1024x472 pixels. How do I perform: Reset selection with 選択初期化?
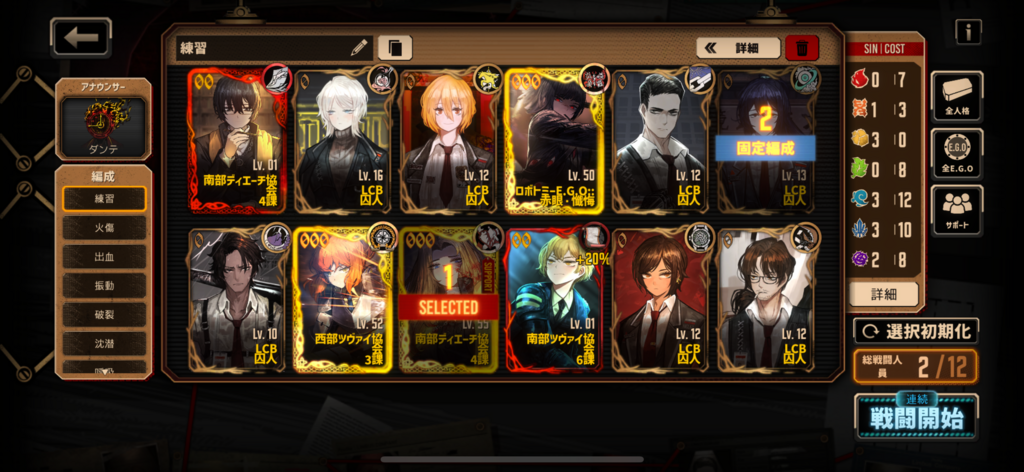click(x=915, y=331)
